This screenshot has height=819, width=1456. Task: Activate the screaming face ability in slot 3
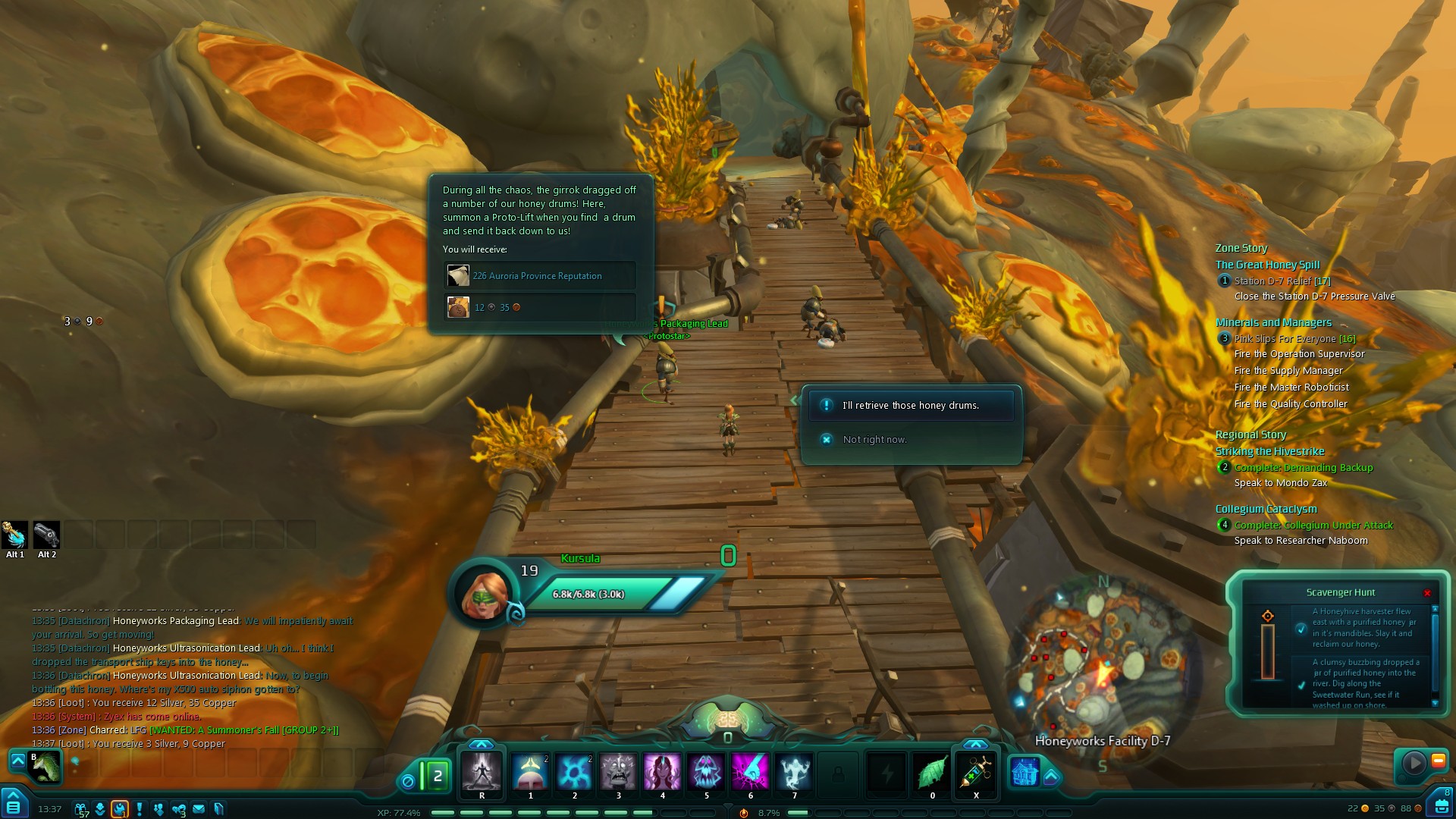coord(618,772)
